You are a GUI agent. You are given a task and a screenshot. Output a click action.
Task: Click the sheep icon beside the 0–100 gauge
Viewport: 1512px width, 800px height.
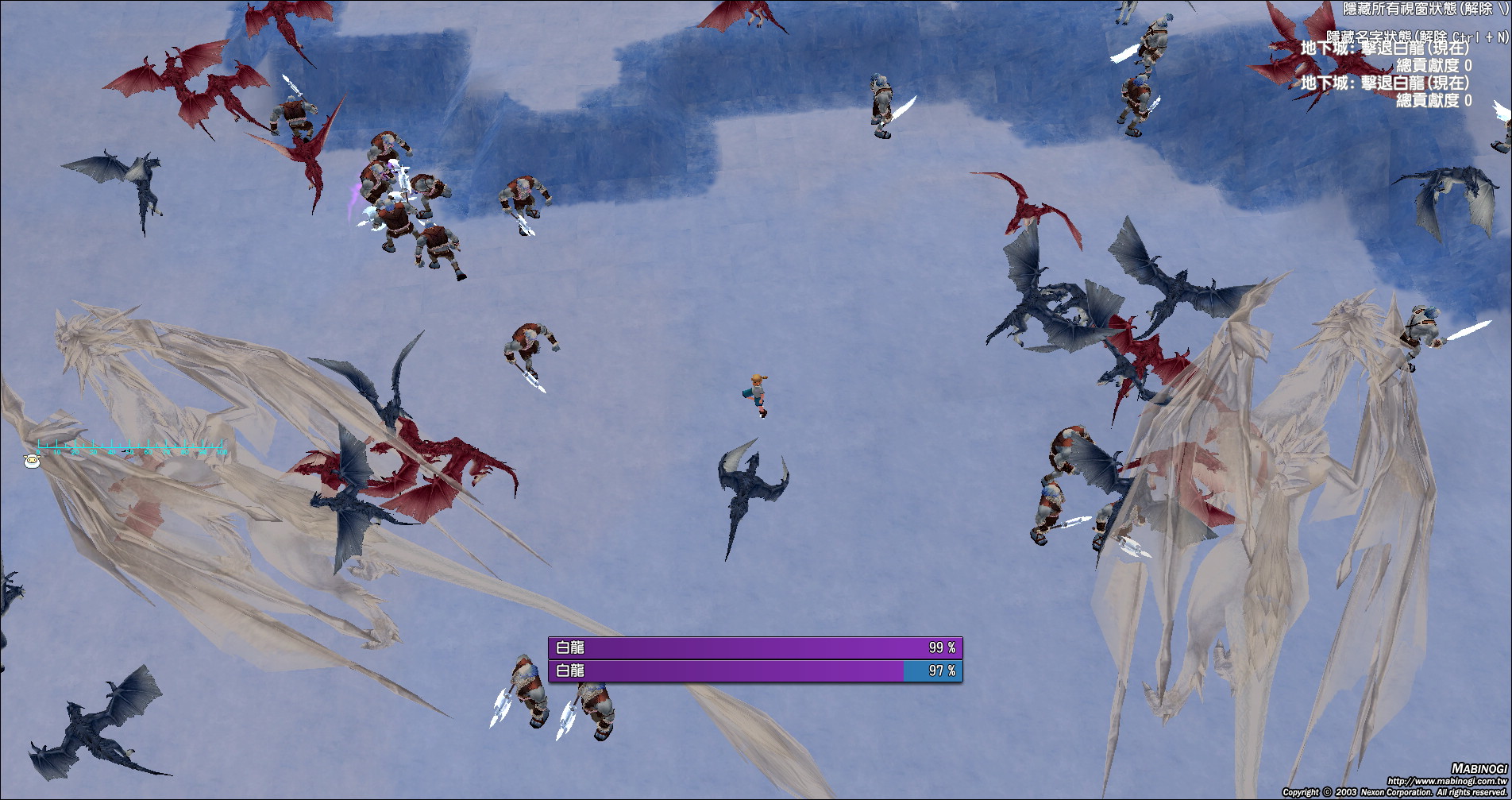click(x=32, y=461)
